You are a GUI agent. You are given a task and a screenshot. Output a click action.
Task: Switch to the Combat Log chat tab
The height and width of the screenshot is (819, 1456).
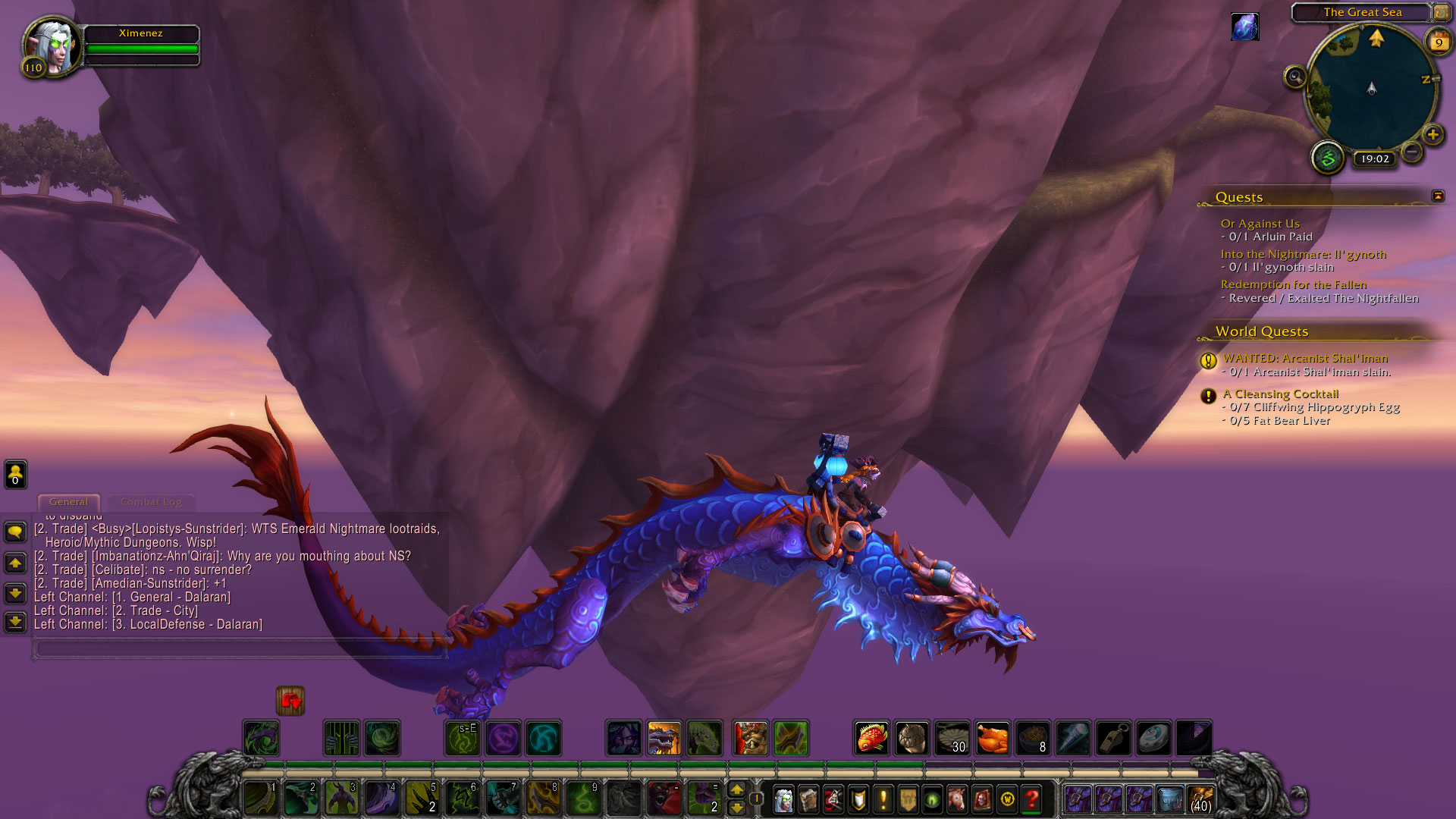[151, 502]
